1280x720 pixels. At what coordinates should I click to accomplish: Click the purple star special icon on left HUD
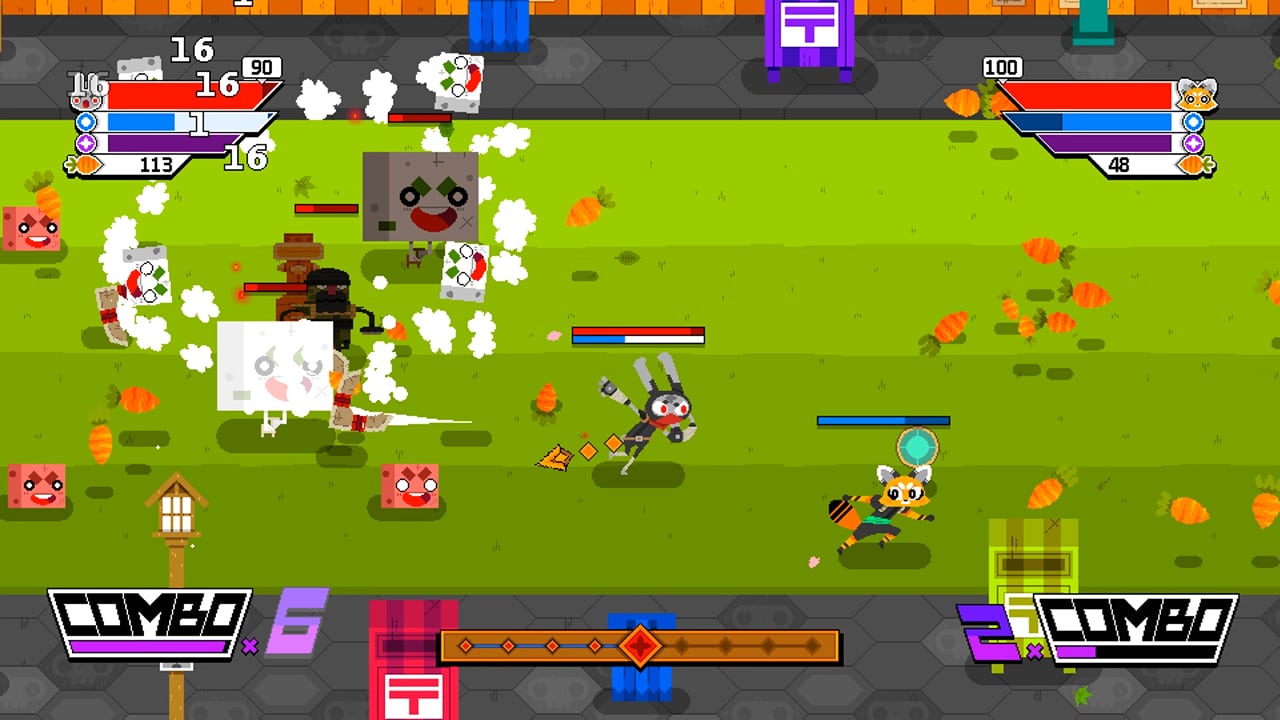point(85,143)
